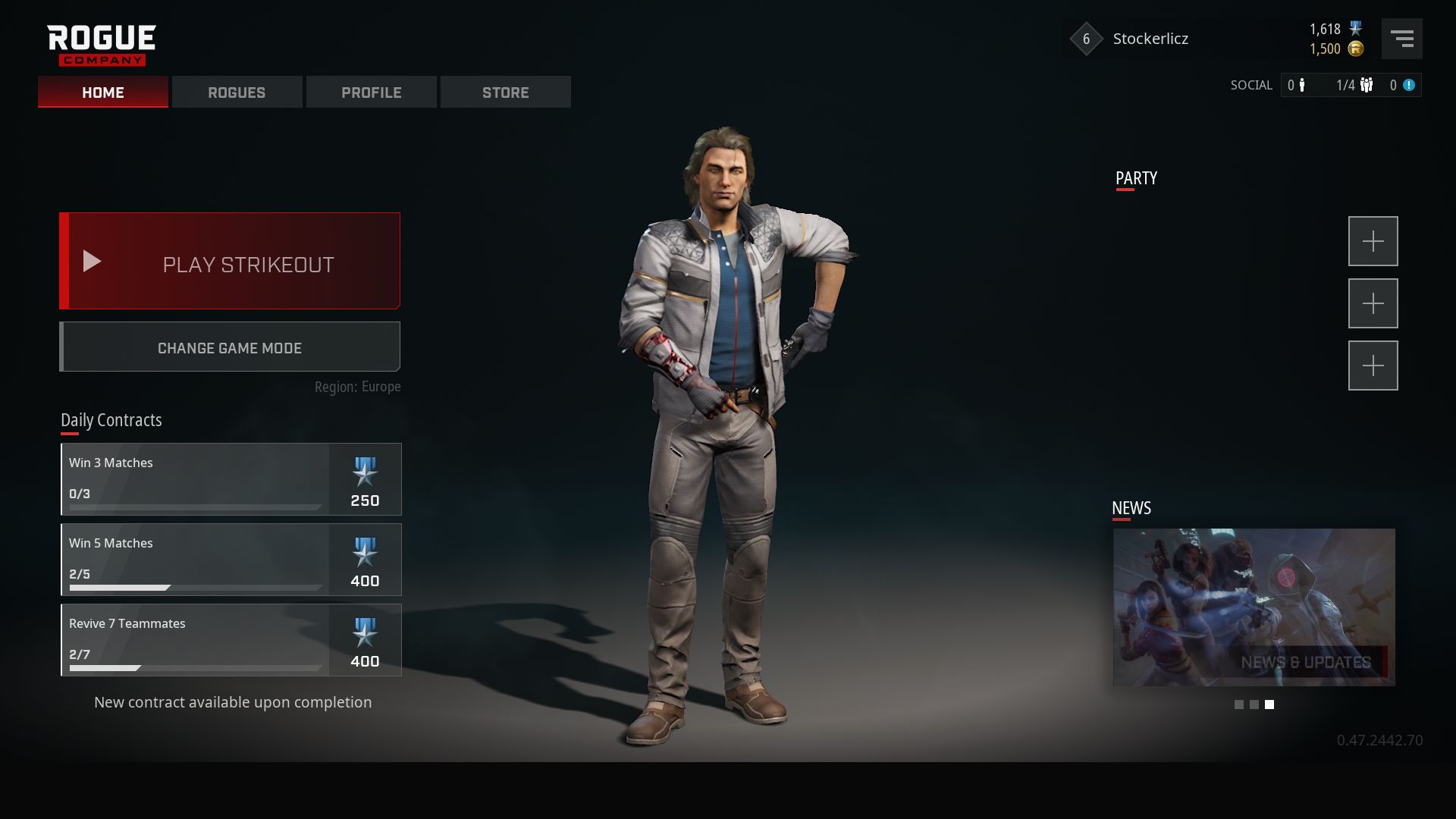Go to the Store tab
The width and height of the screenshot is (1456, 819).
click(x=505, y=92)
